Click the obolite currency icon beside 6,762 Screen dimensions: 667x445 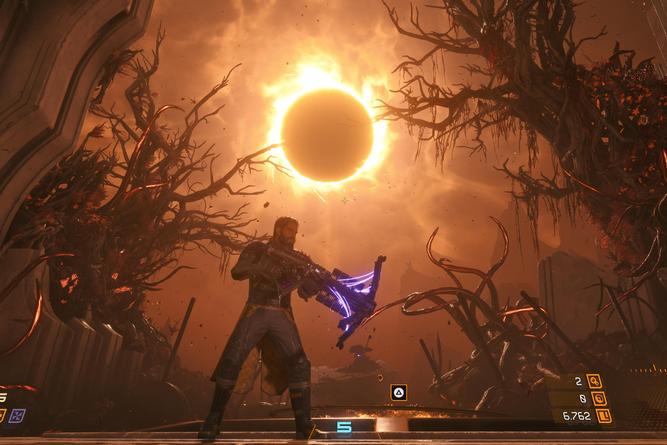(603, 415)
